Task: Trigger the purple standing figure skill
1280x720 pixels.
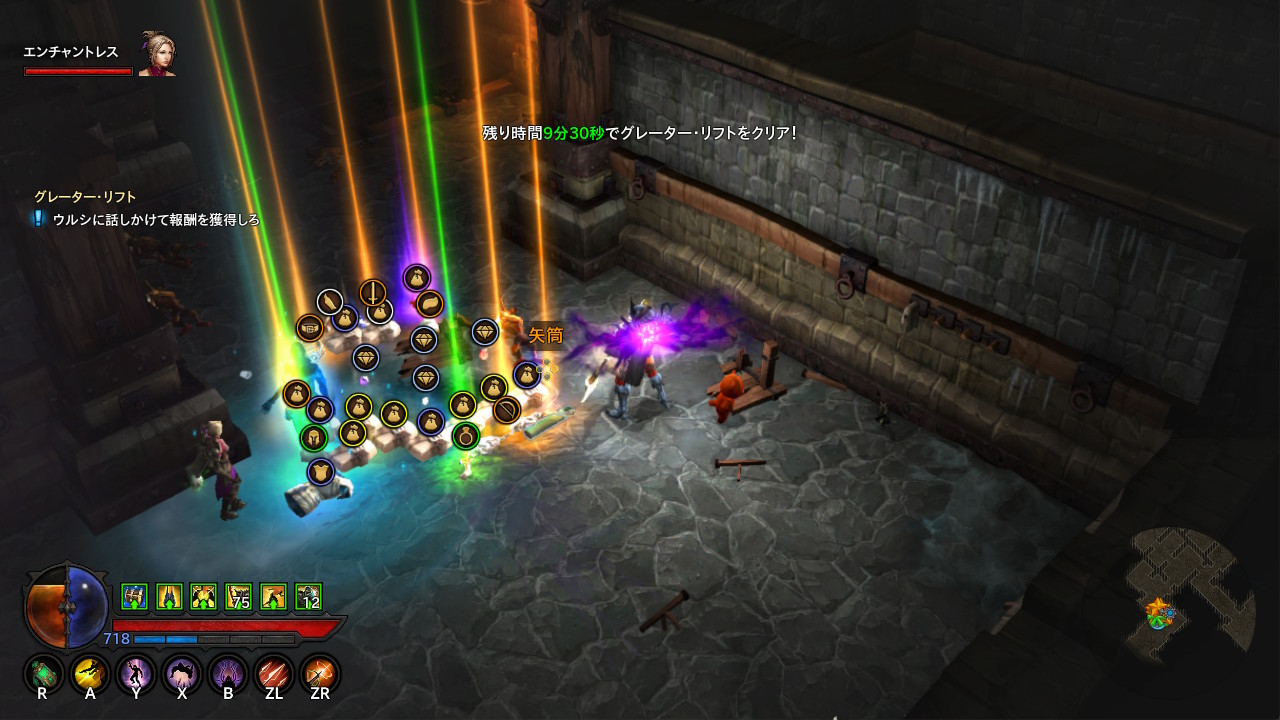Action: 135,674
